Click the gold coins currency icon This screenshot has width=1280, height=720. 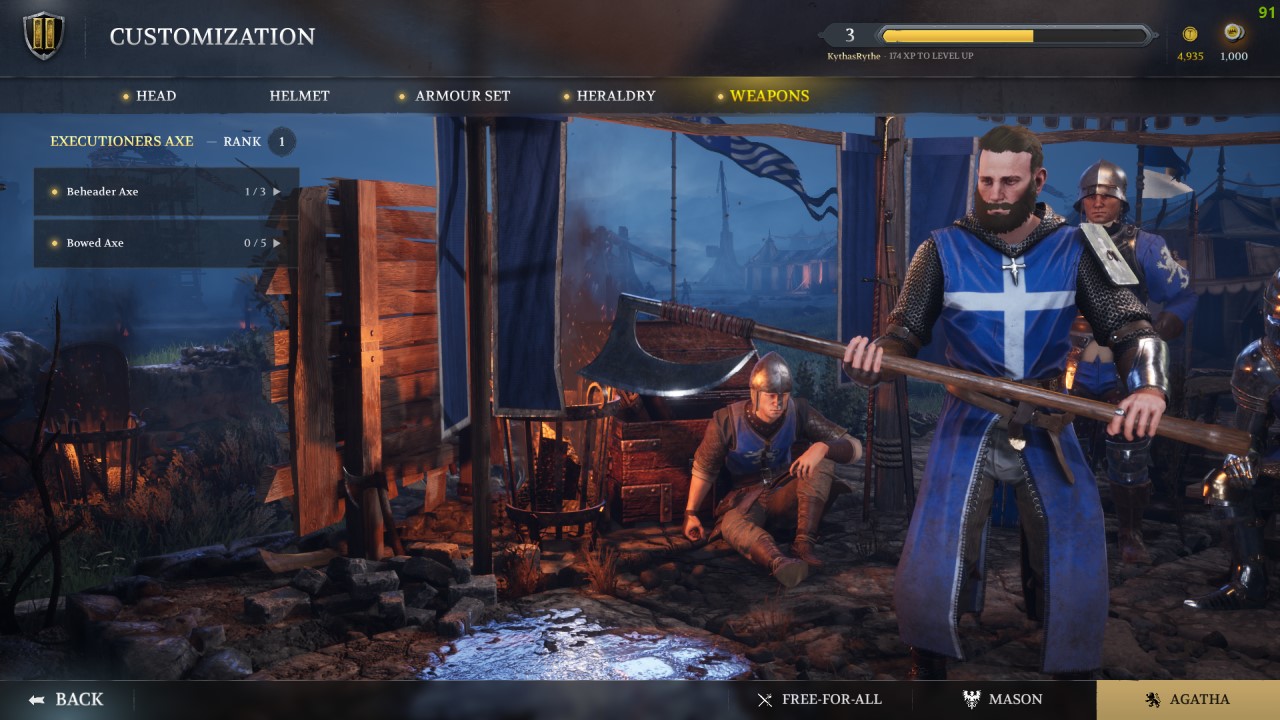click(x=1189, y=33)
